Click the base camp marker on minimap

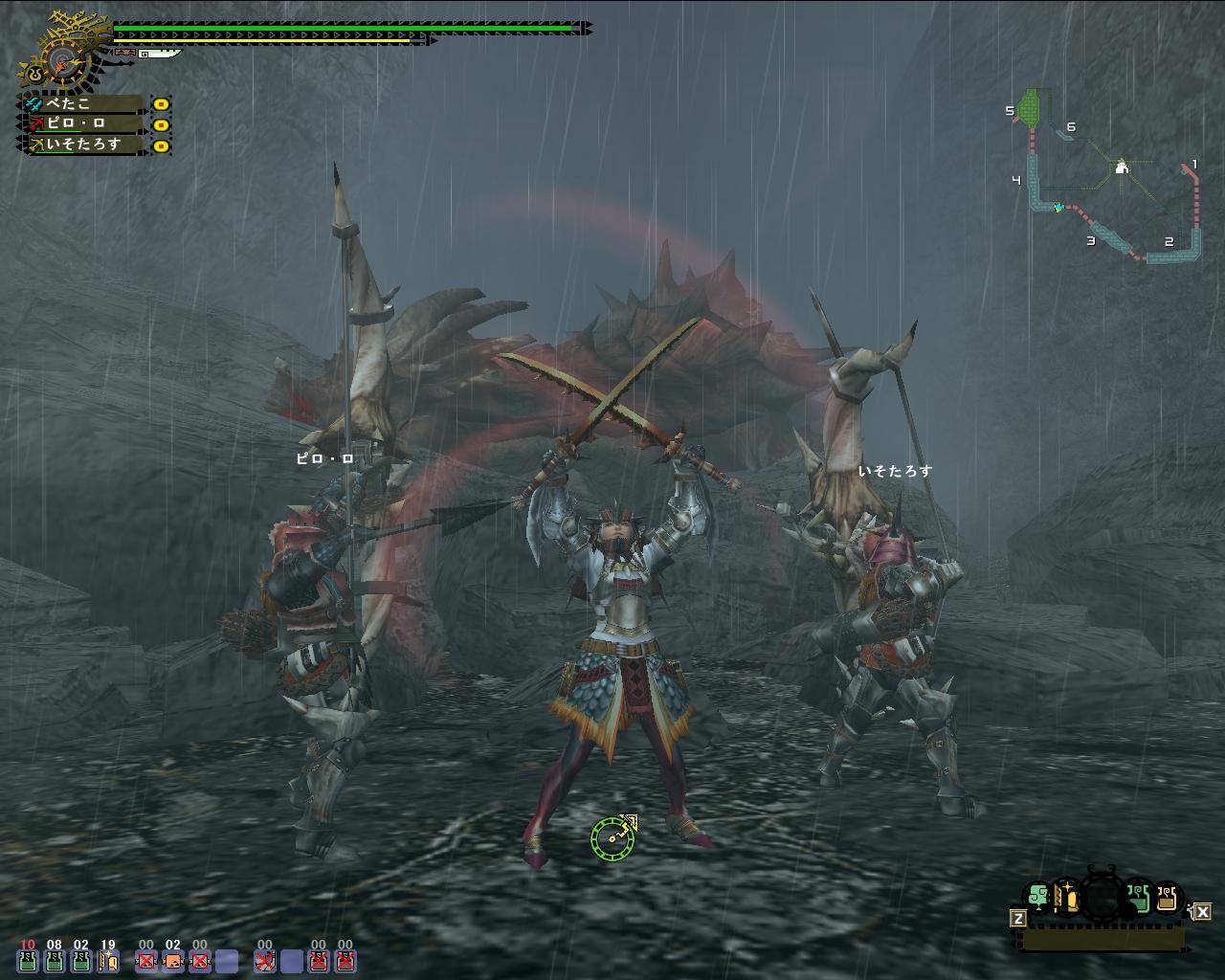(x=1123, y=168)
